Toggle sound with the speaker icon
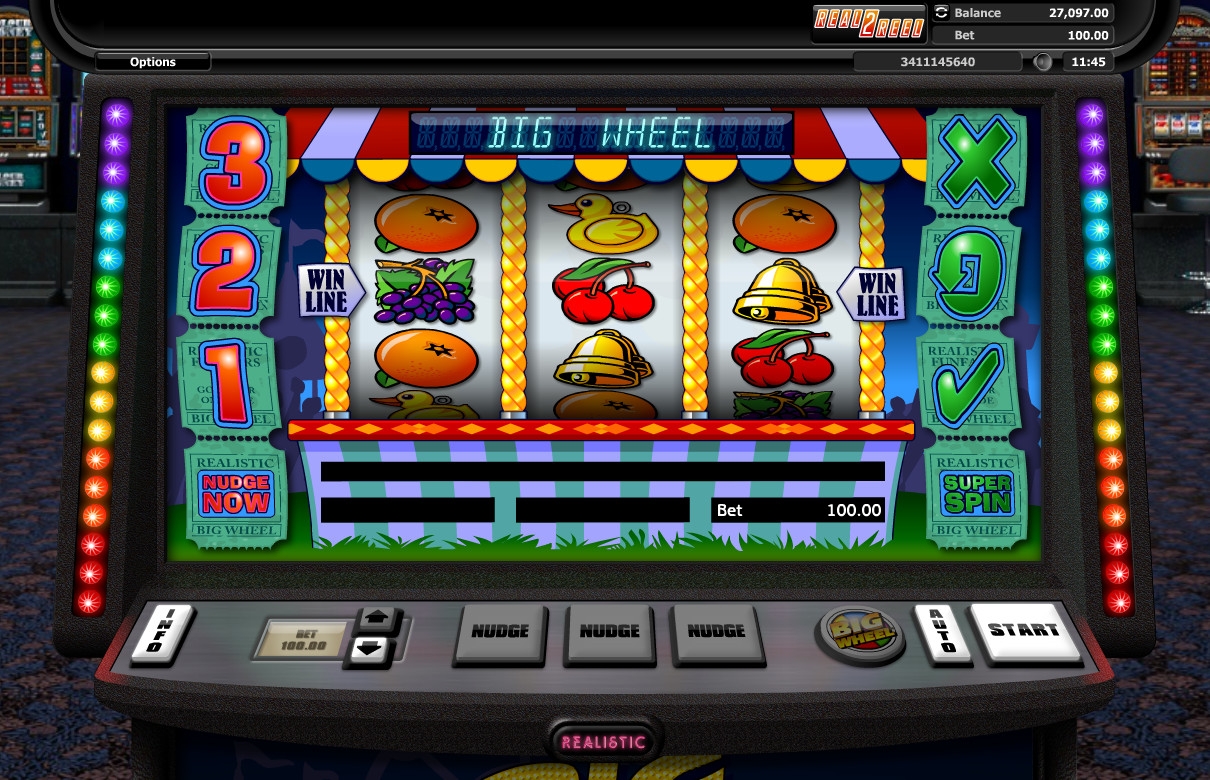 tap(1043, 62)
